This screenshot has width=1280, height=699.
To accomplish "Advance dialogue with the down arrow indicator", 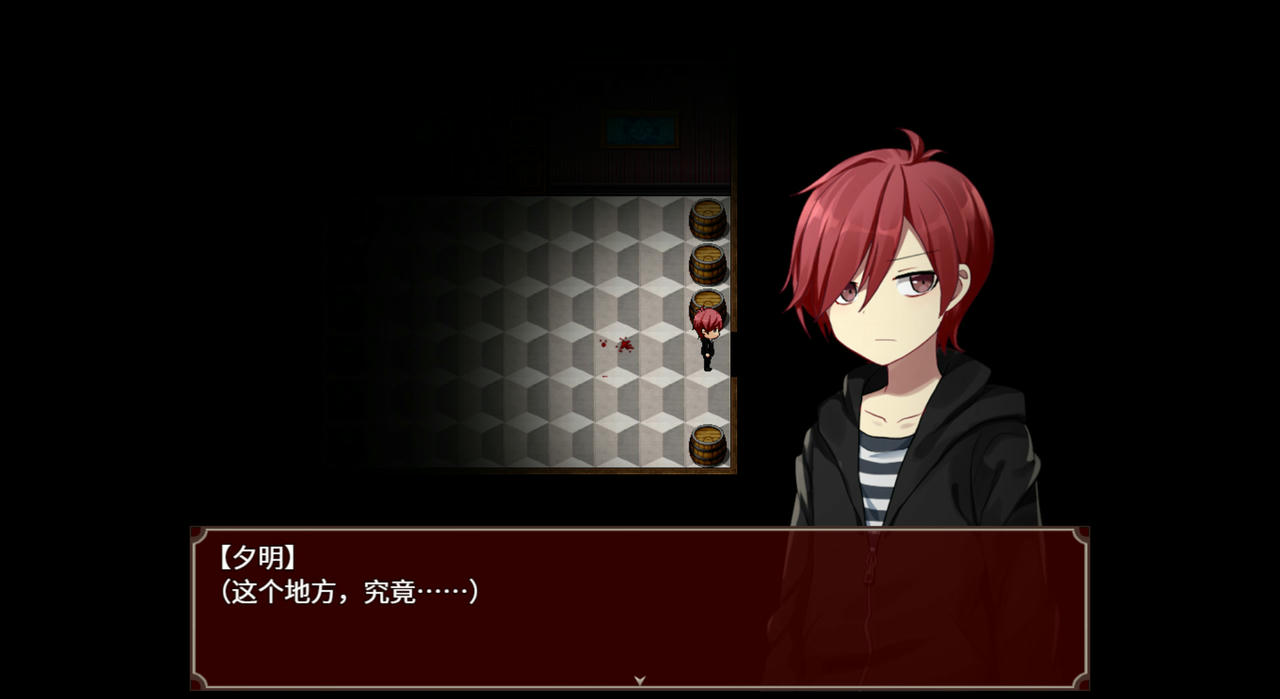I will (x=640, y=681).
